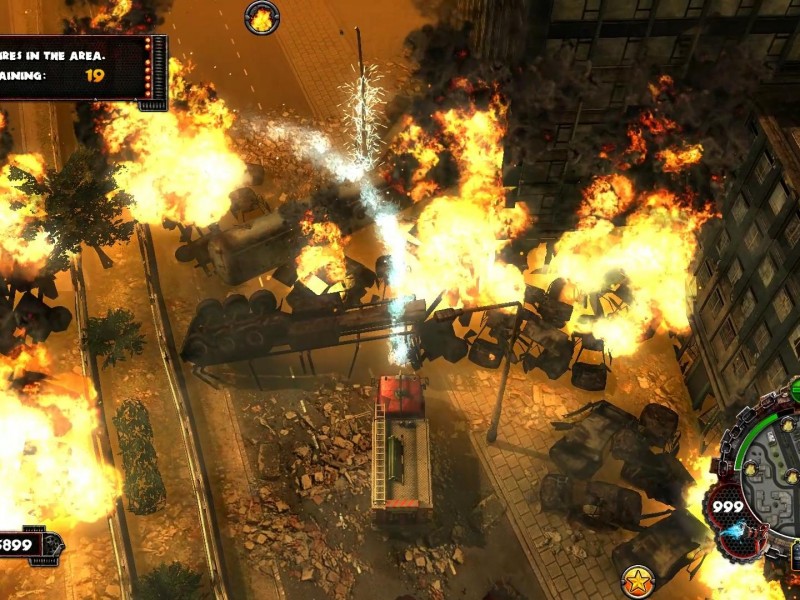Select the gold star waypoint icon
800x600 pixels.
636,579
